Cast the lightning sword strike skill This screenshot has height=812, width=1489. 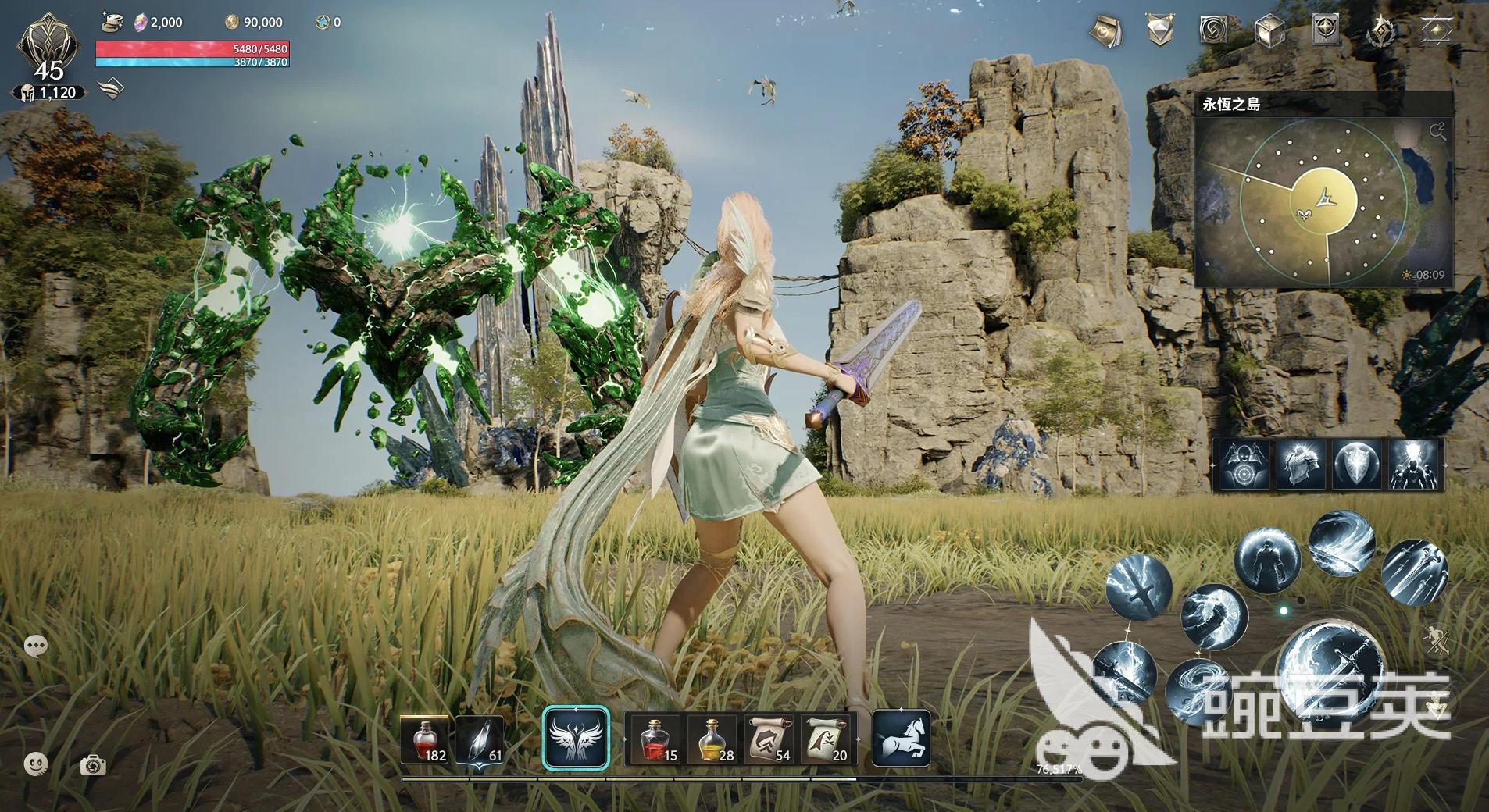point(1139,588)
